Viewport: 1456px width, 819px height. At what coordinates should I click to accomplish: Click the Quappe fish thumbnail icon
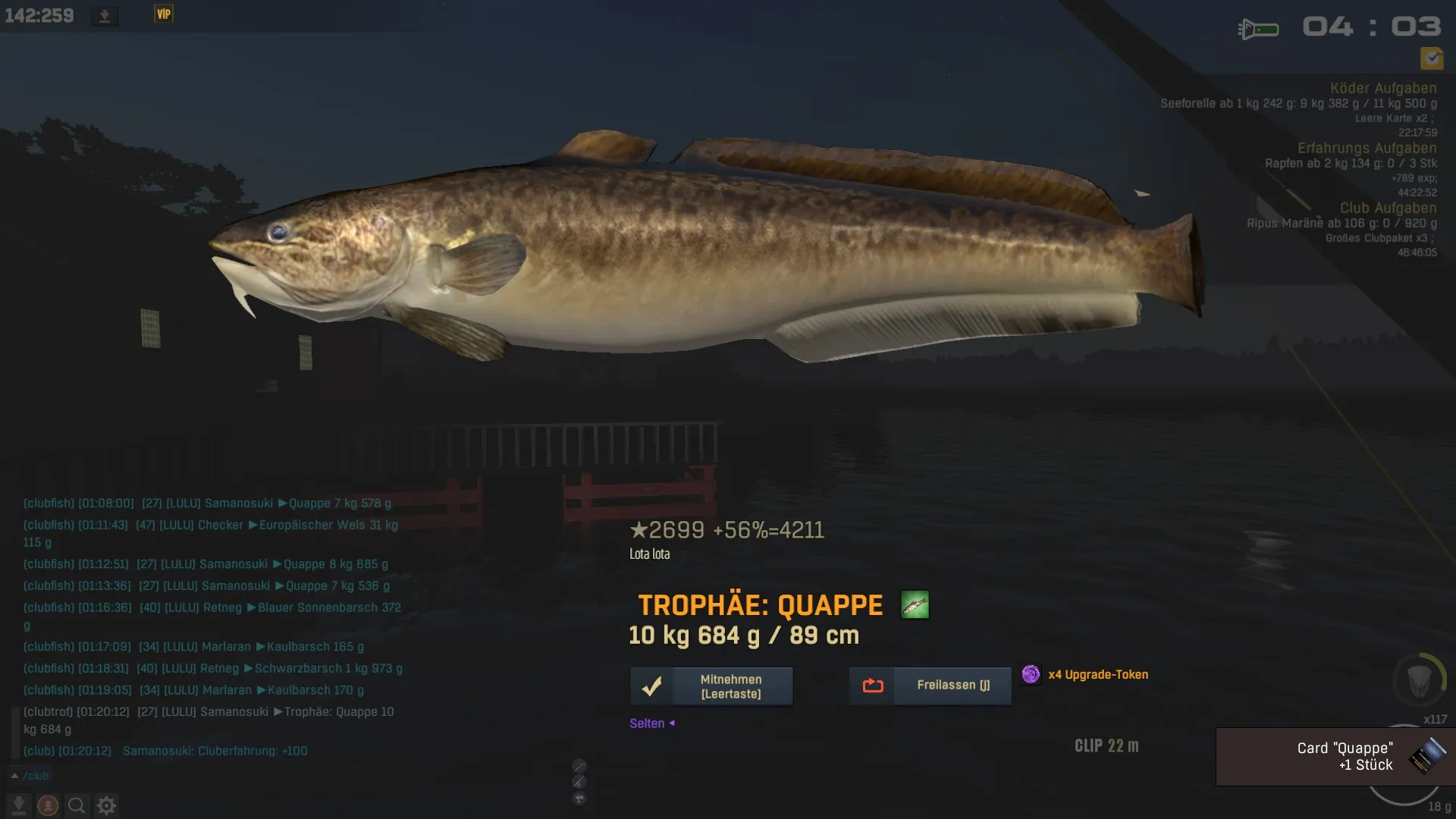[x=915, y=605]
